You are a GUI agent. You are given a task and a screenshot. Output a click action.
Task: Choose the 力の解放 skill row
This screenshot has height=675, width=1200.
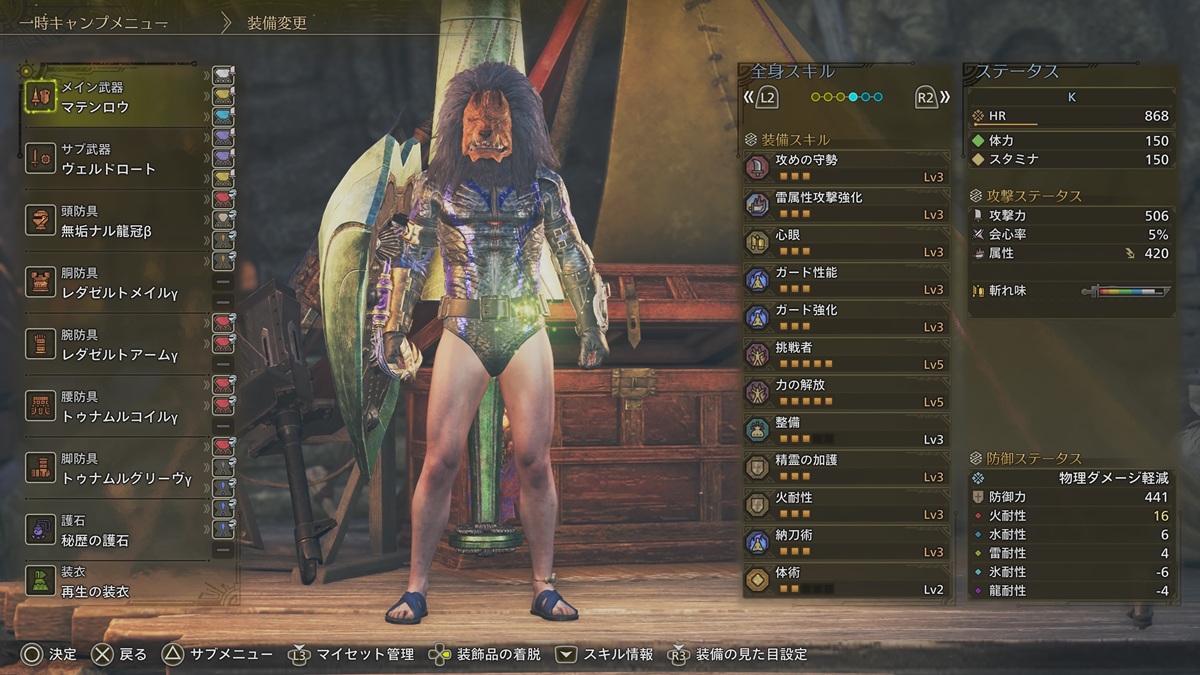tap(845, 393)
